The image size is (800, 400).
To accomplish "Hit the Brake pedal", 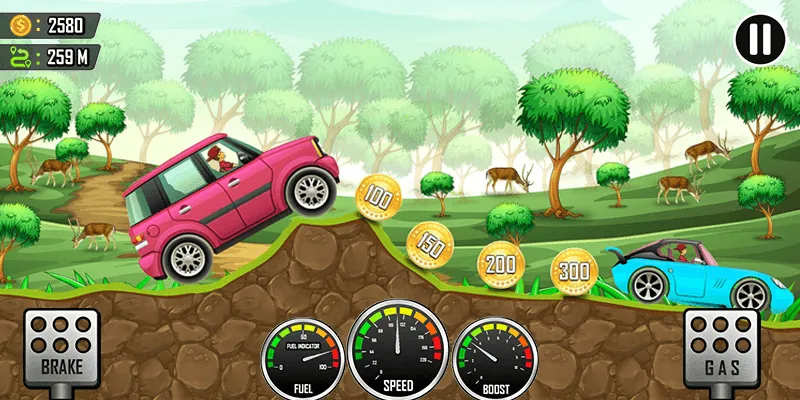I will [x=61, y=346].
